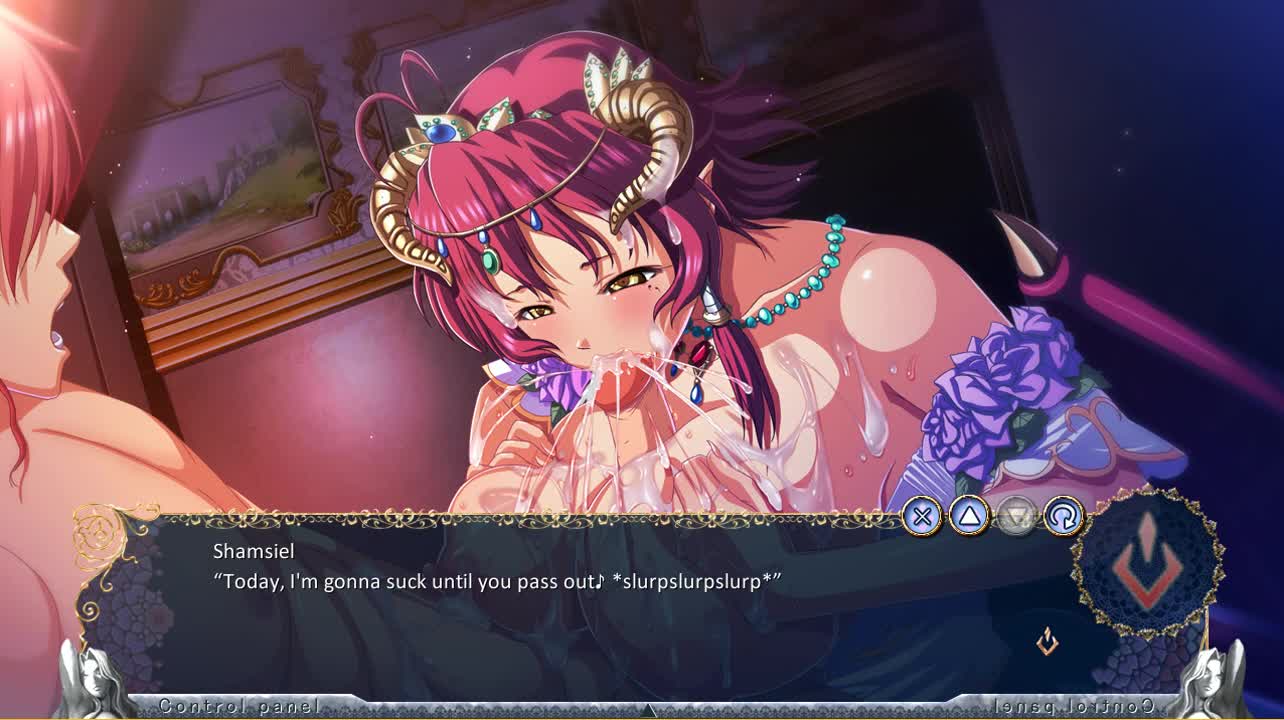The image size is (1284, 720).
Task: Click the X button on the dialogue box
Action: coord(922,517)
